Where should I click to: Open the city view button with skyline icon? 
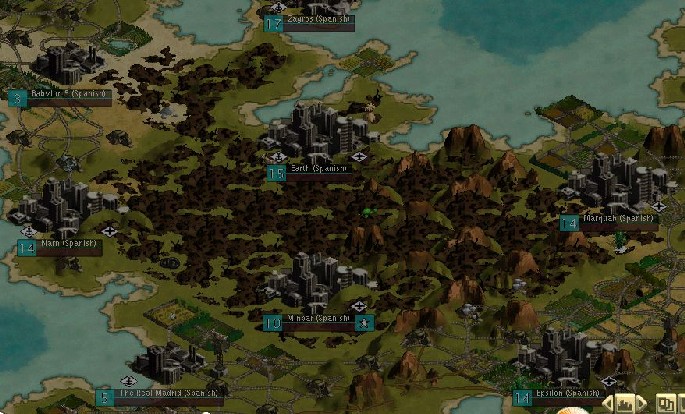pyautogui.click(x=627, y=404)
